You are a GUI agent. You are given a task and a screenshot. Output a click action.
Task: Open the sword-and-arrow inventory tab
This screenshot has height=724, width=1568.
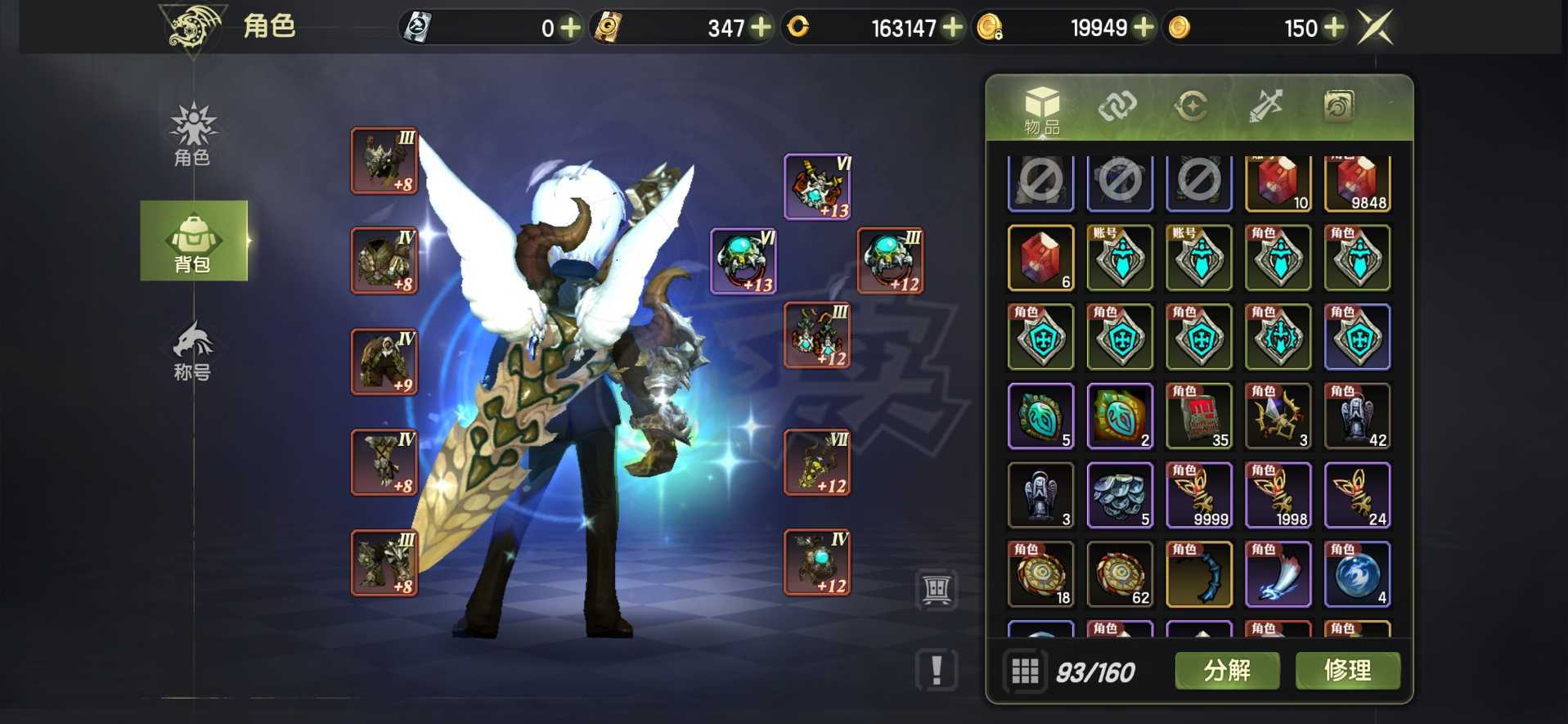(1265, 106)
